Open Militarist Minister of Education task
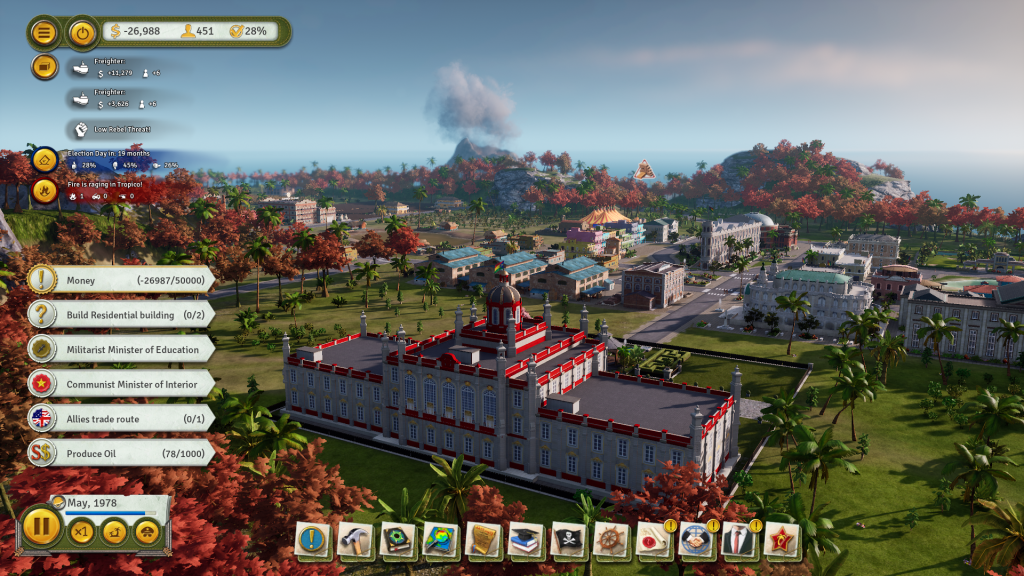The width and height of the screenshot is (1024, 576). coord(120,348)
